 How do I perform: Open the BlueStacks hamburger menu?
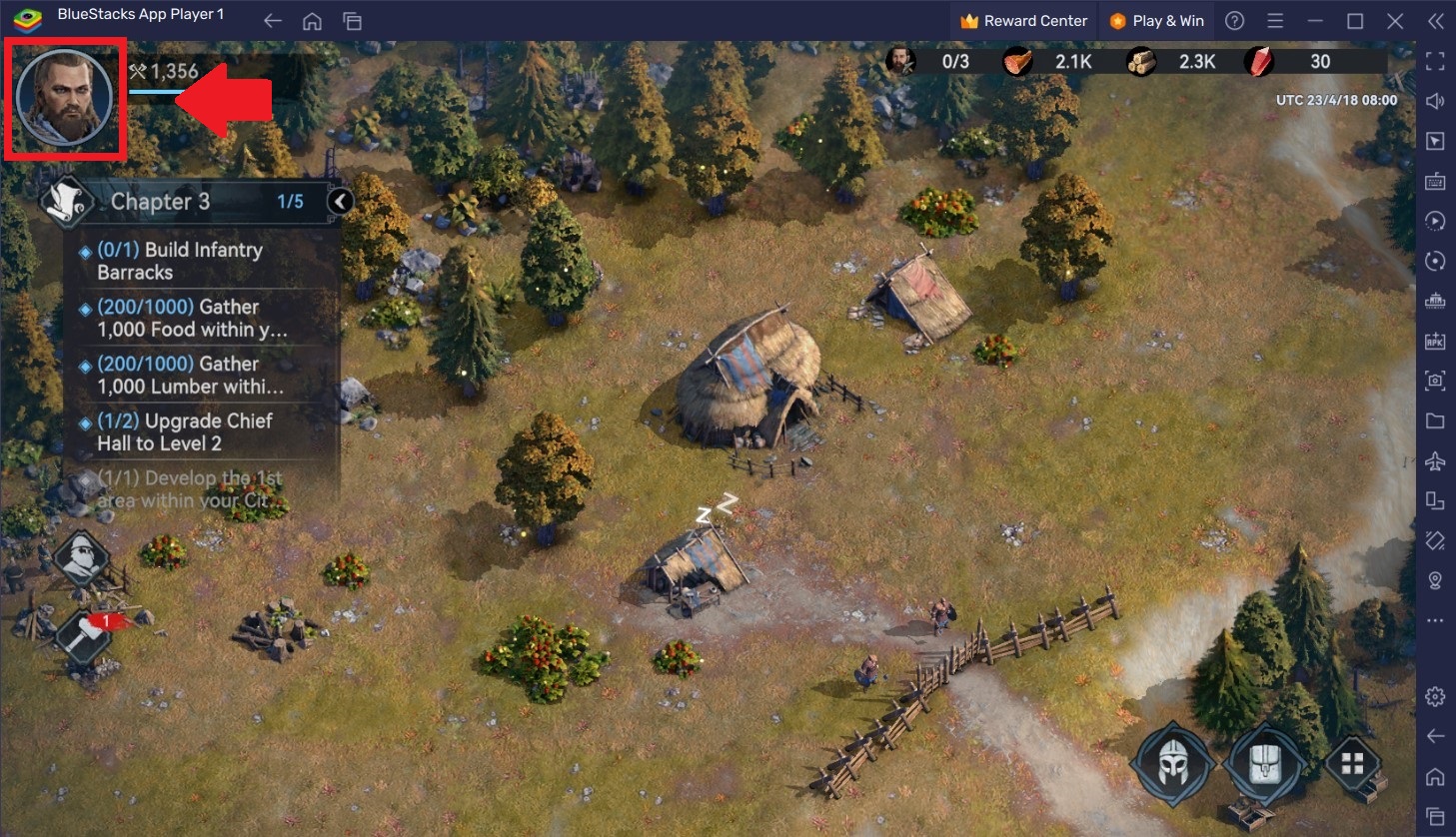pyautogui.click(x=1273, y=20)
